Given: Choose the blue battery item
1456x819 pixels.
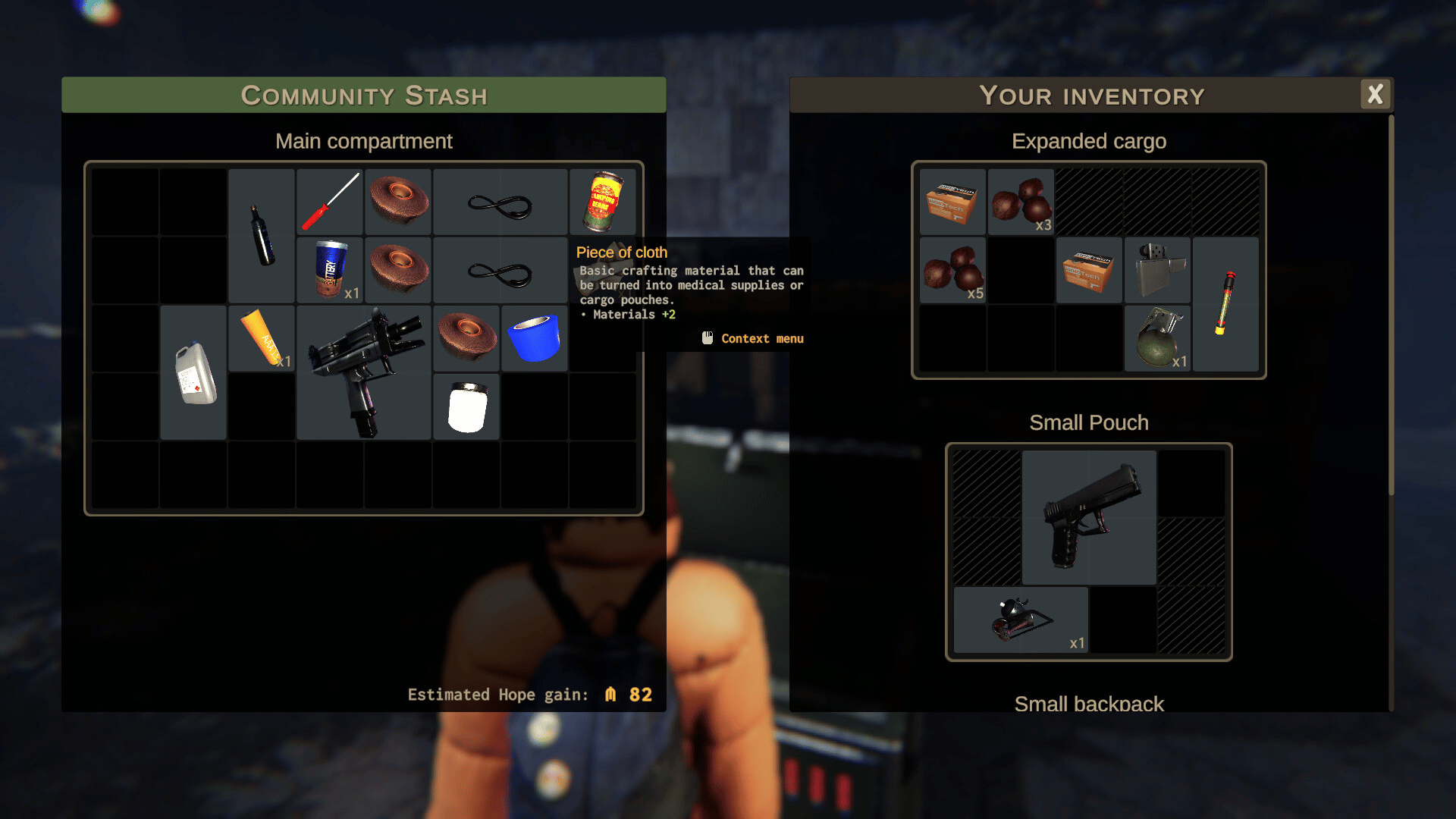Looking at the screenshot, I should 330,269.
